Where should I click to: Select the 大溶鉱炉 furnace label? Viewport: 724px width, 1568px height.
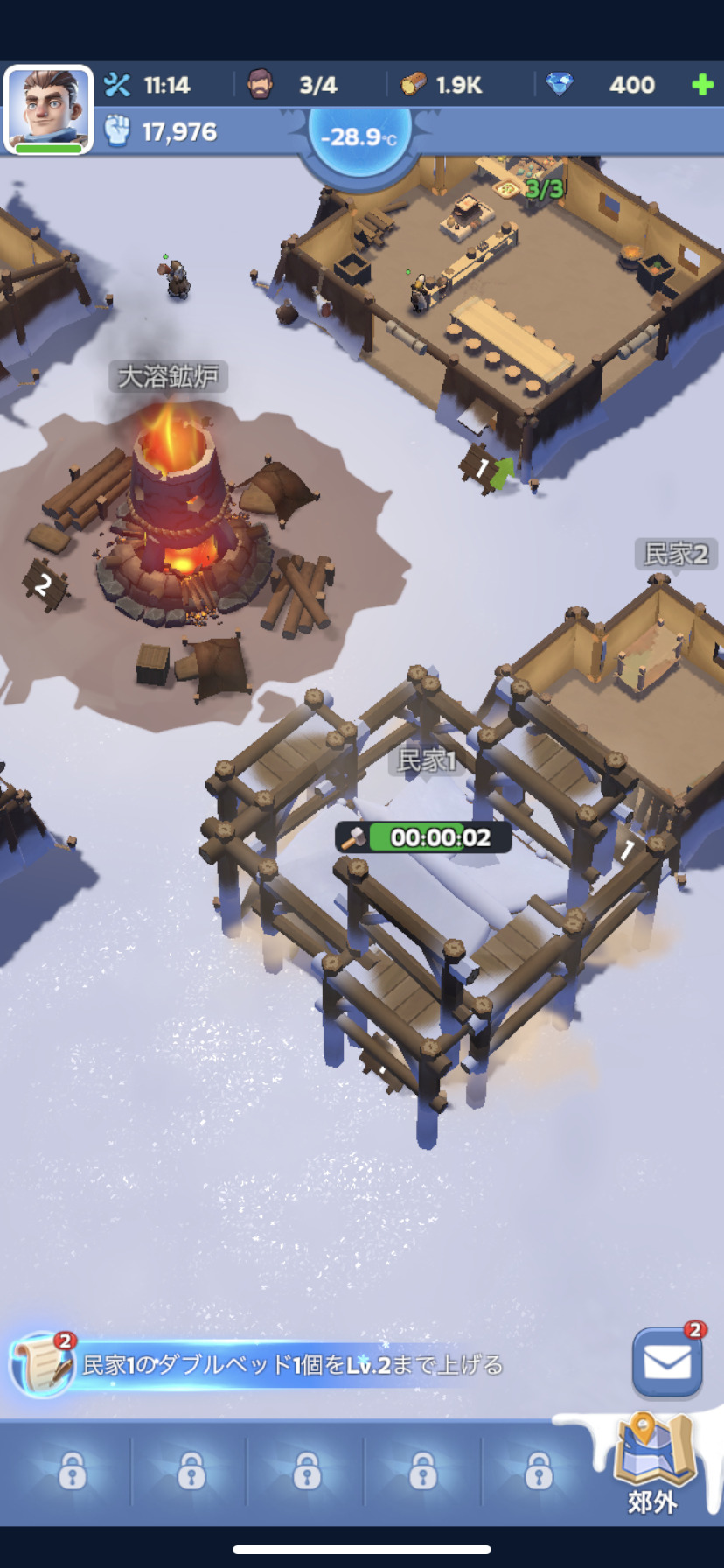coord(168,376)
